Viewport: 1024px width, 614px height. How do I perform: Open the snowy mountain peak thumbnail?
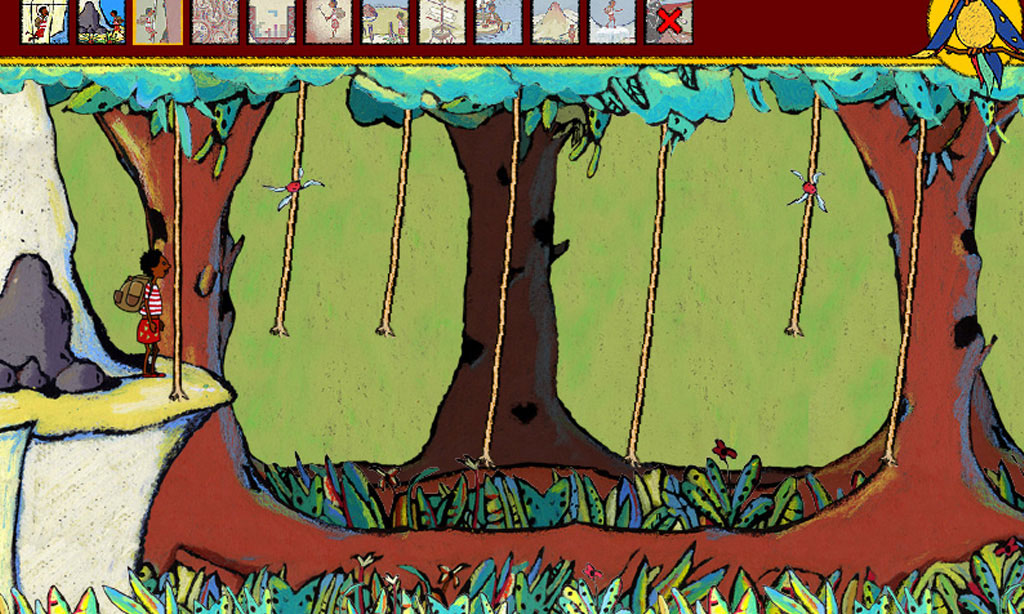point(556,21)
